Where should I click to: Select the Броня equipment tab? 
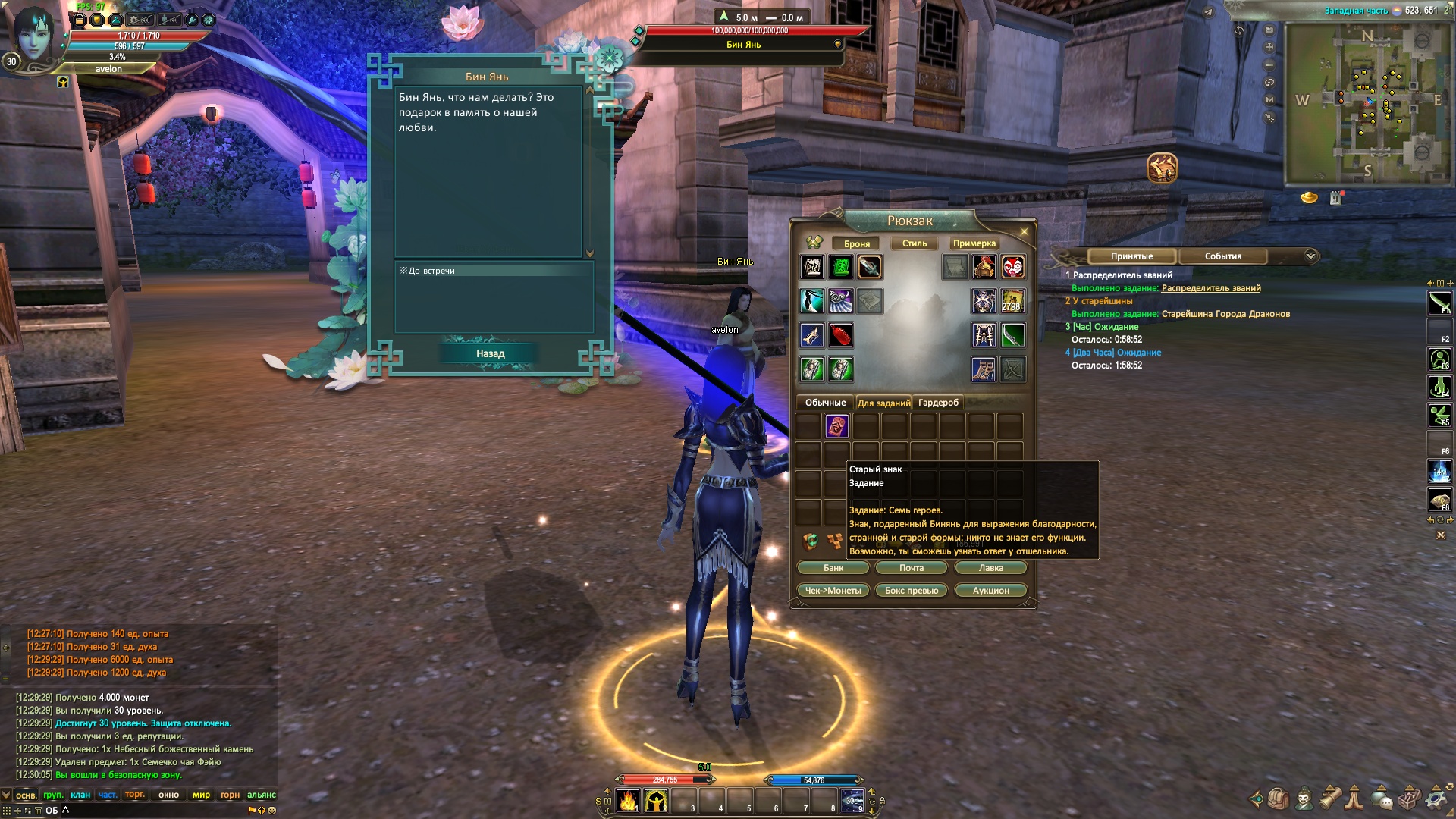coord(857,243)
